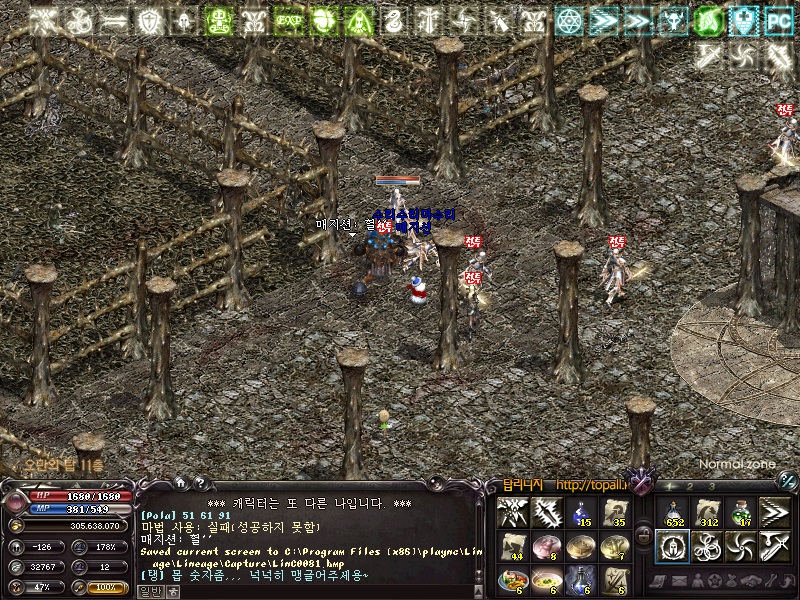Use the scroll stack showing 35
Viewport: 800px width, 600px height.
[614, 513]
